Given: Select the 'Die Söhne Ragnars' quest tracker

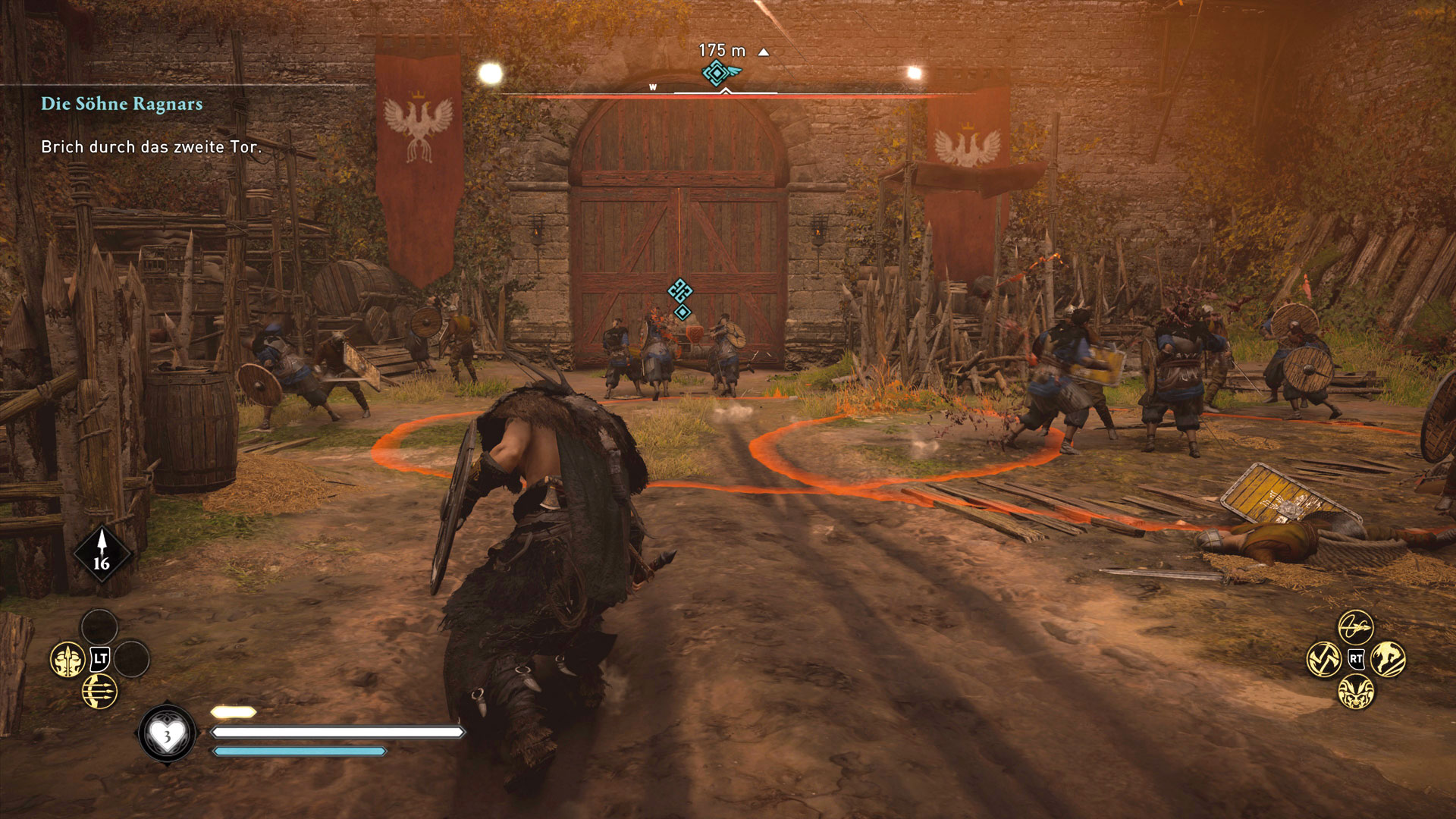Looking at the screenshot, I should click(x=121, y=104).
